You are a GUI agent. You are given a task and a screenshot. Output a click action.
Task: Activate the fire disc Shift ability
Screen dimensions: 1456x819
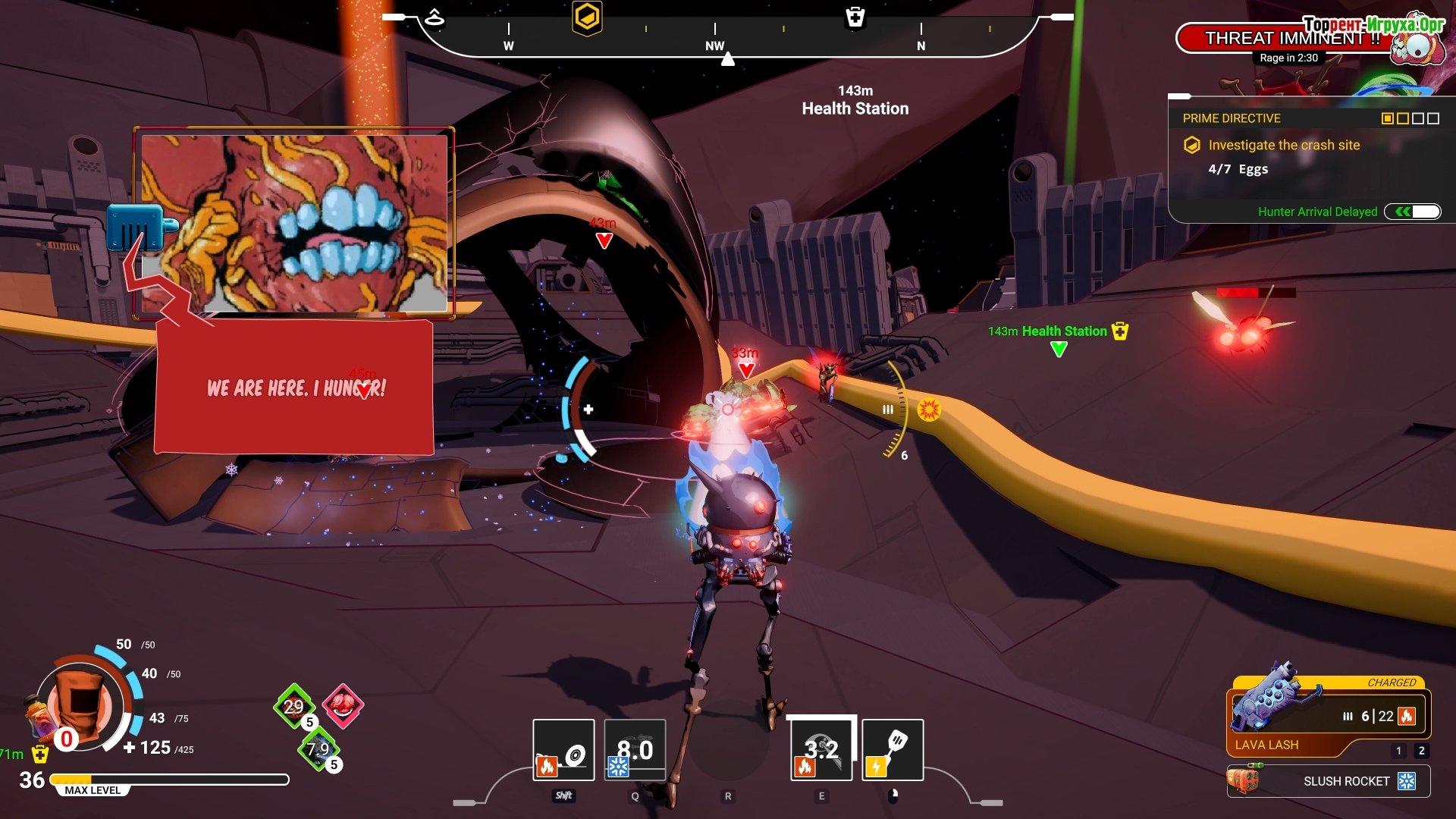(563, 750)
